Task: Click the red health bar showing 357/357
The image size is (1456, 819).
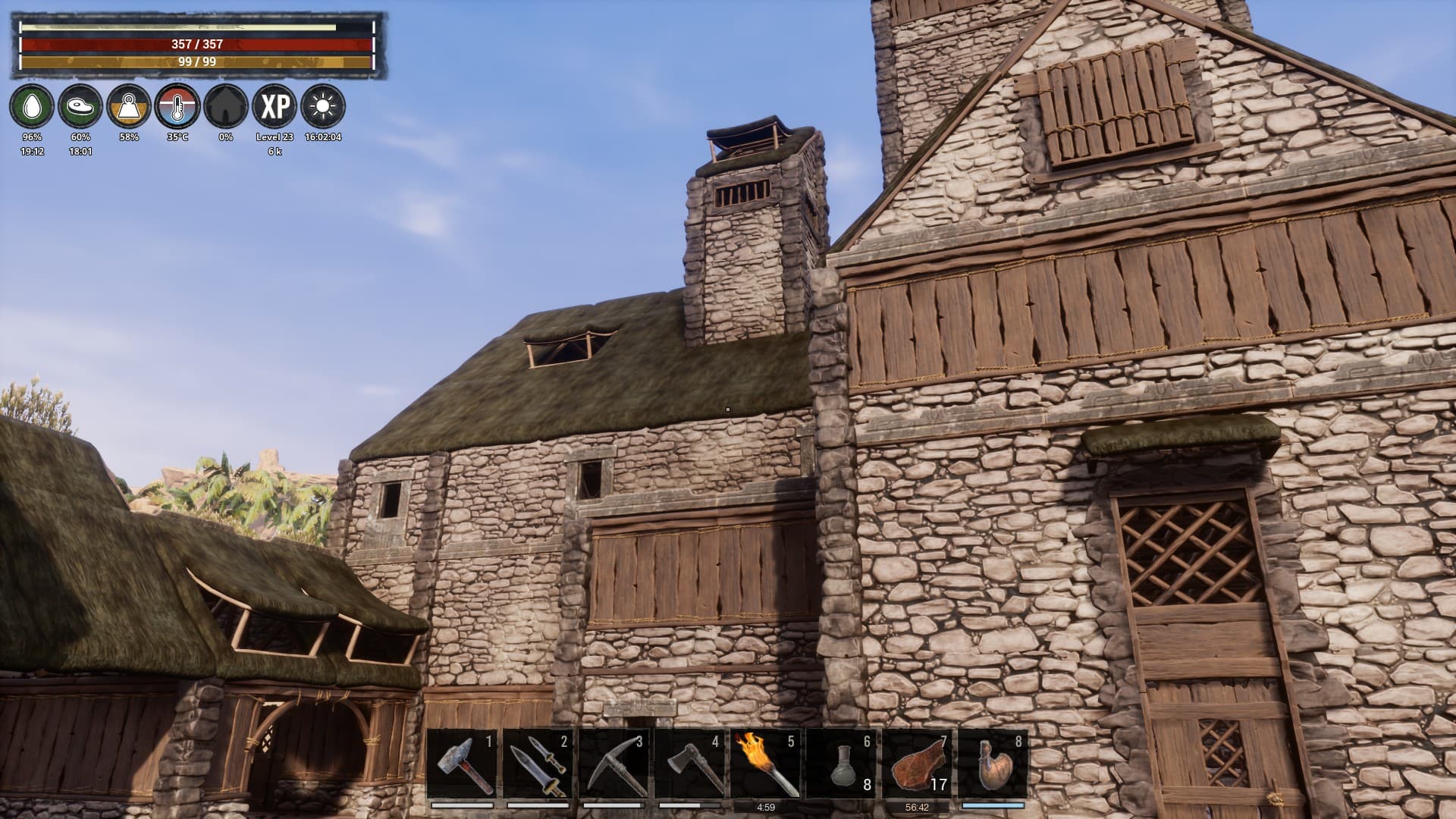Action: pos(196,45)
